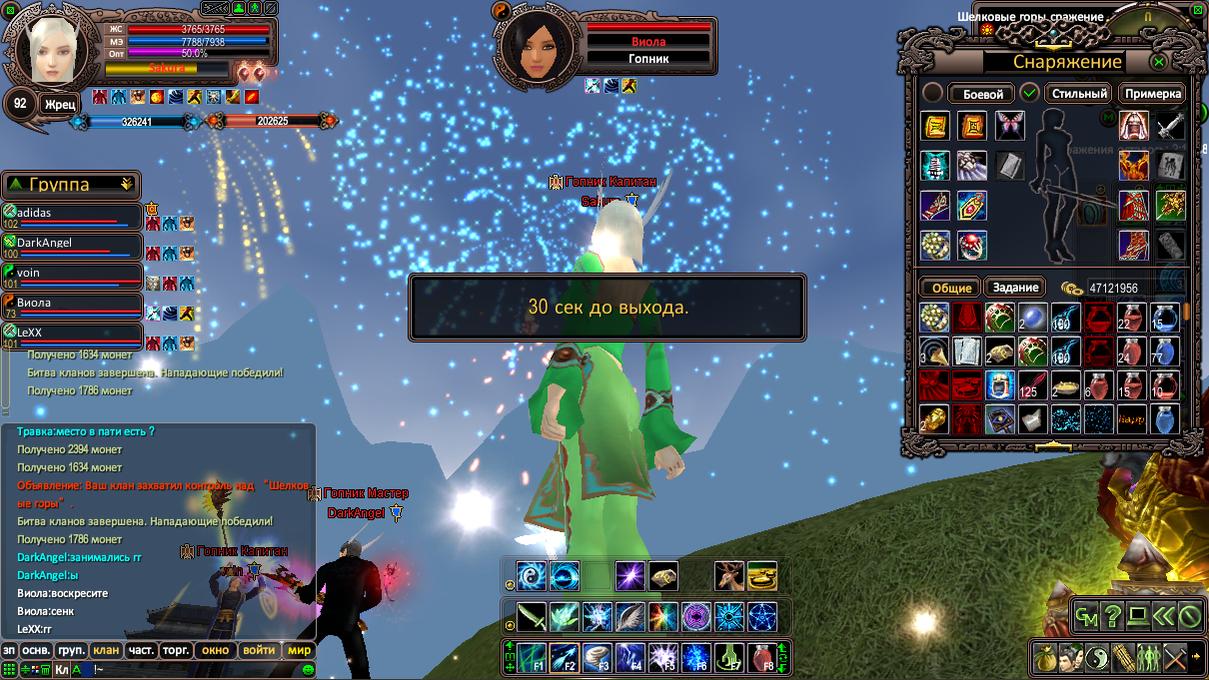Activate the pentagram skill icon
Viewport: 1209px width, 680px height.
[763, 616]
